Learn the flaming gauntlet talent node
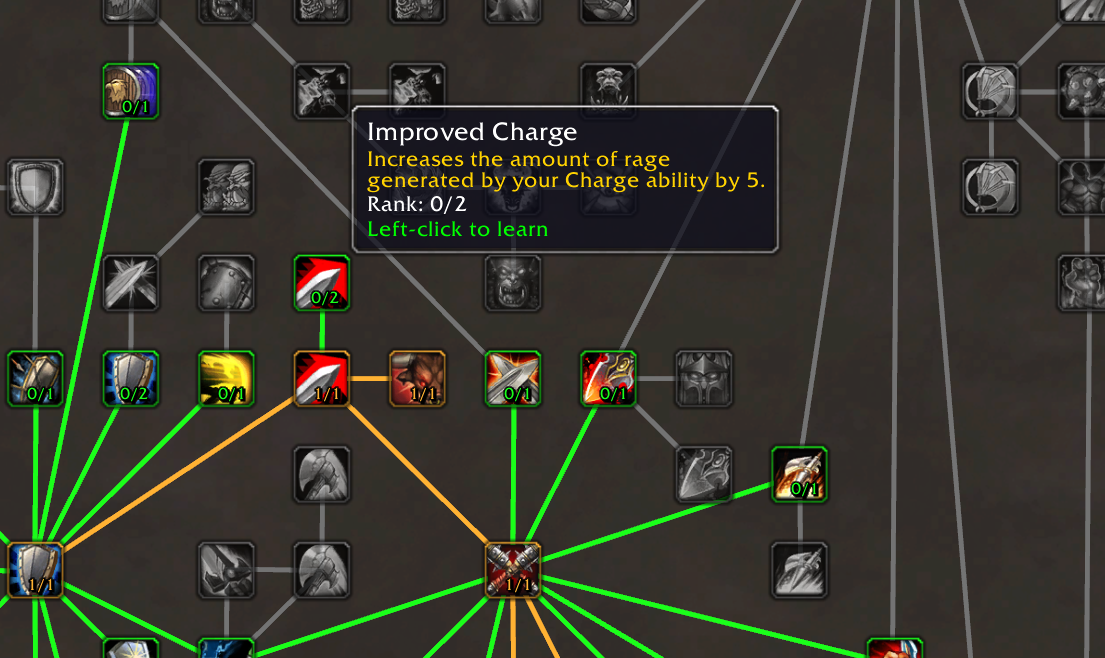 (799, 474)
